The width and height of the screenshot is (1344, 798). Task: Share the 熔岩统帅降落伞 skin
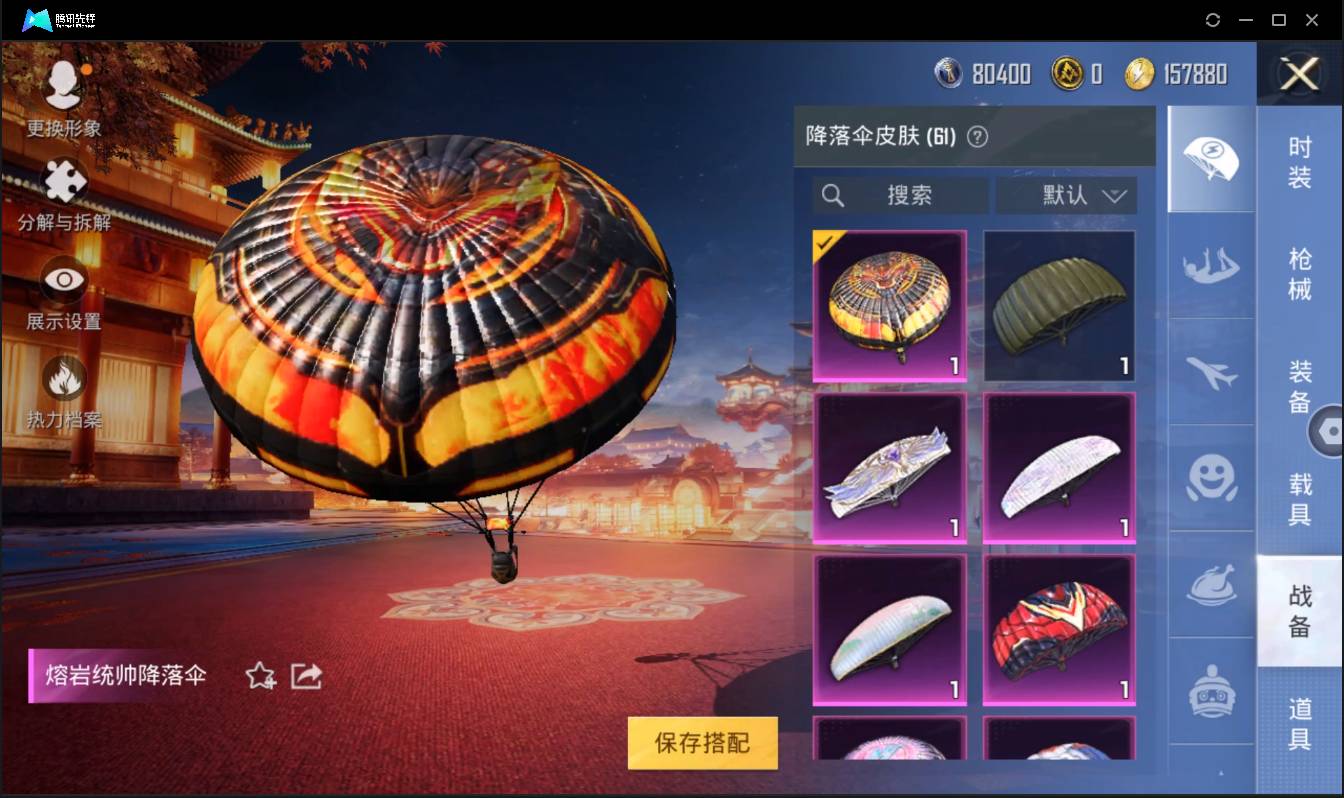(x=306, y=676)
